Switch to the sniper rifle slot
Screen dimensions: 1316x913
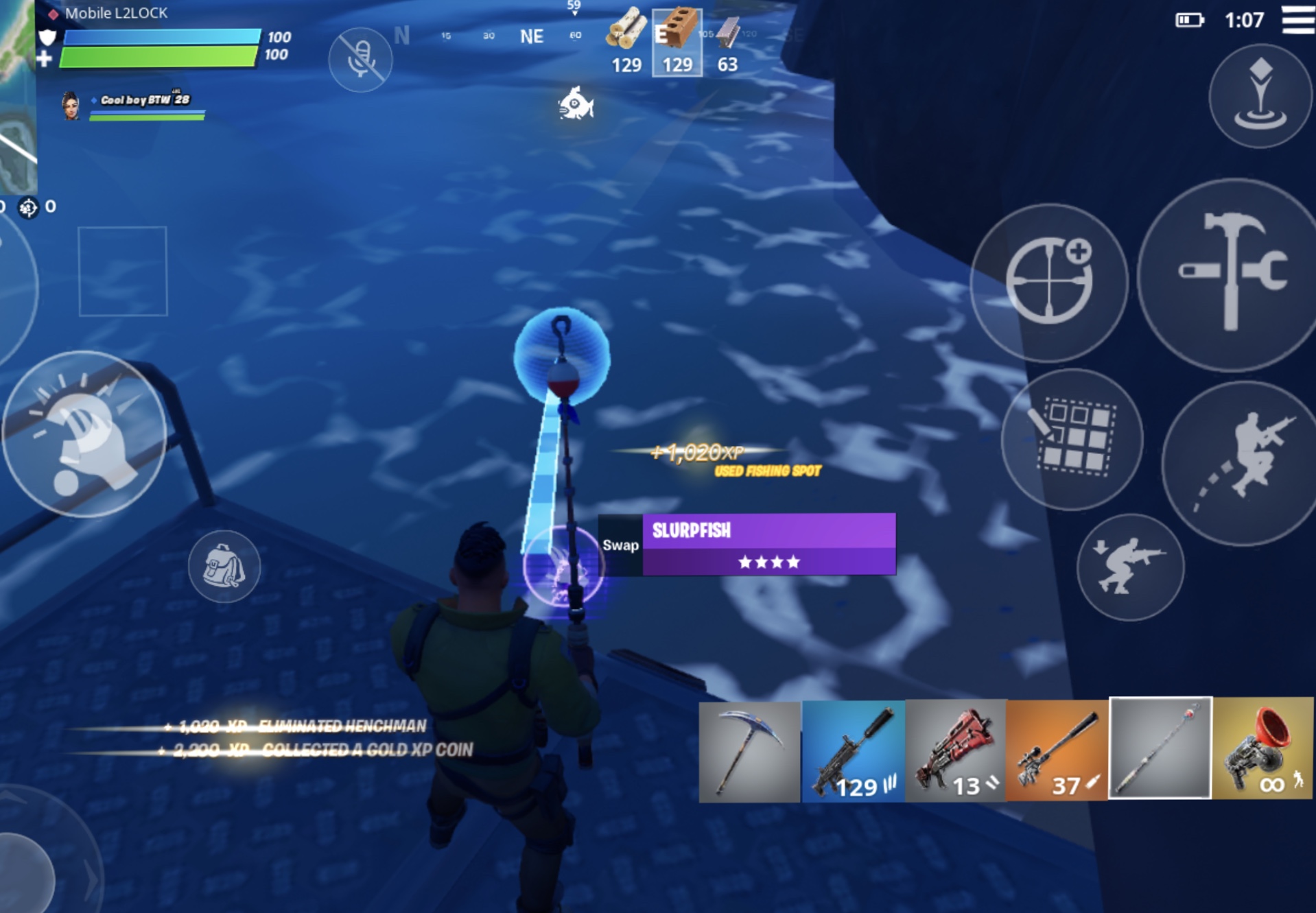pyautogui.click(x=1057, y=750)
